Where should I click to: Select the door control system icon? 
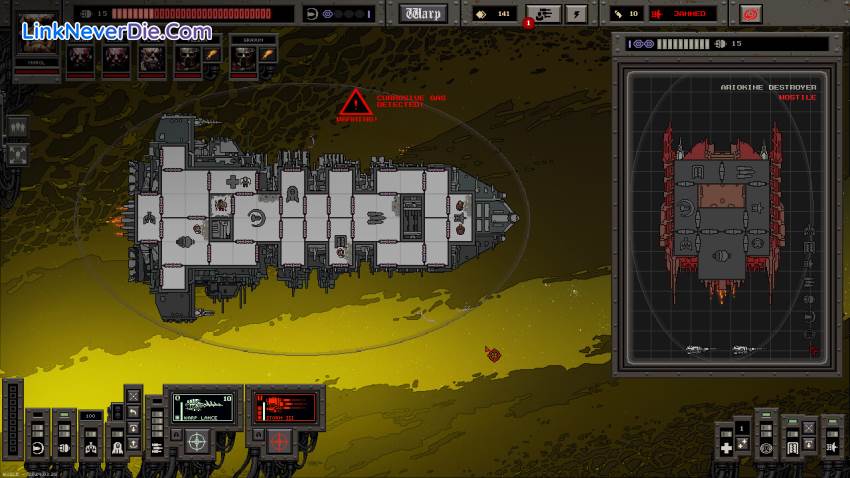coord(792,449)
